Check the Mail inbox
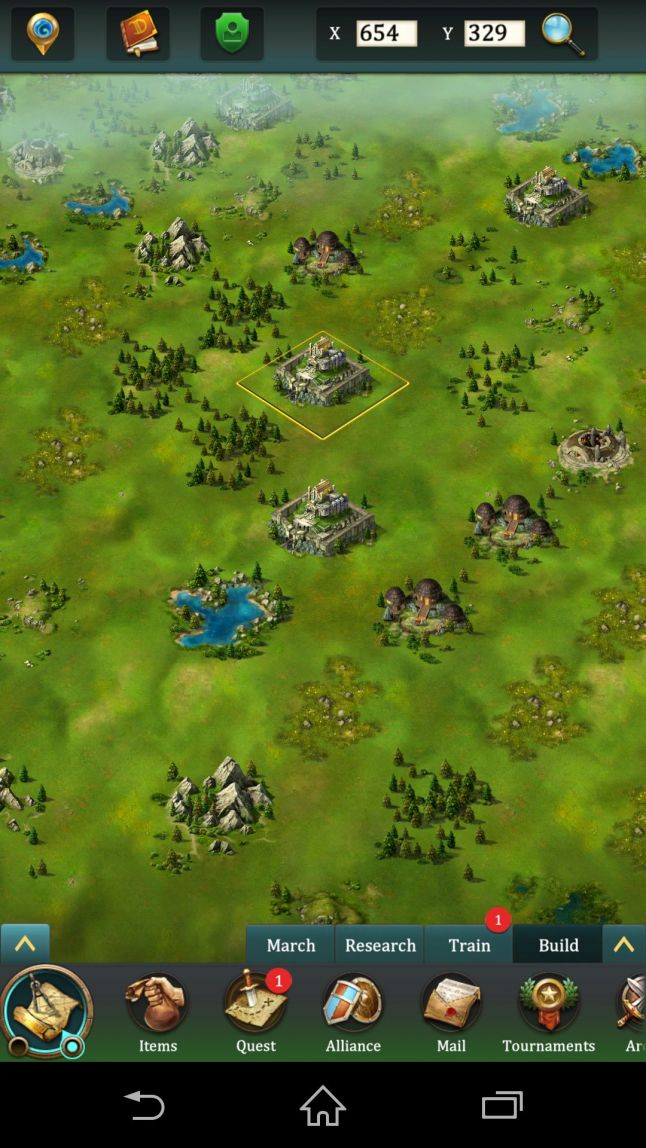 point(451,1013)
